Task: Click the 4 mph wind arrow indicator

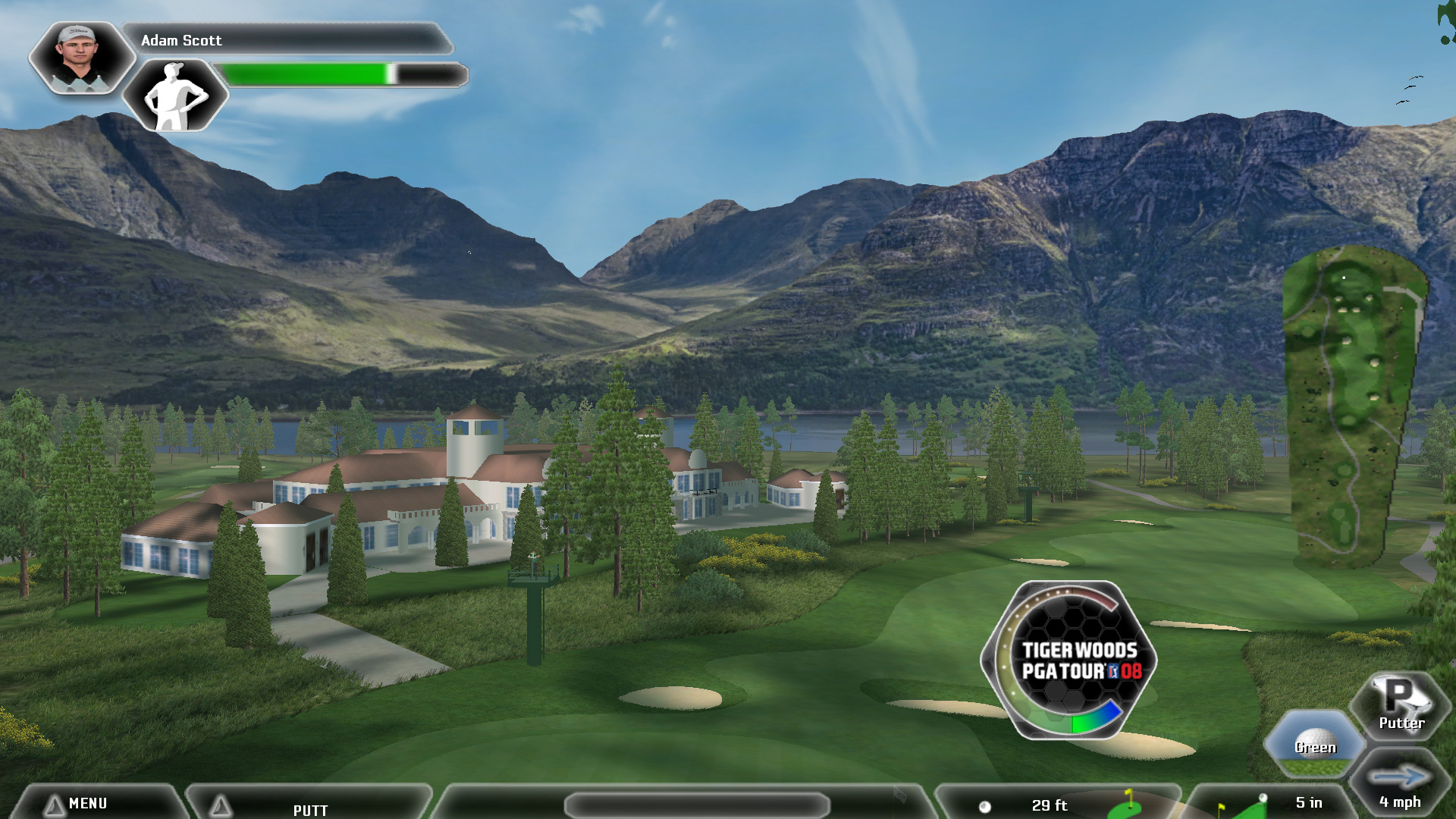Action: coord(1400,785)
